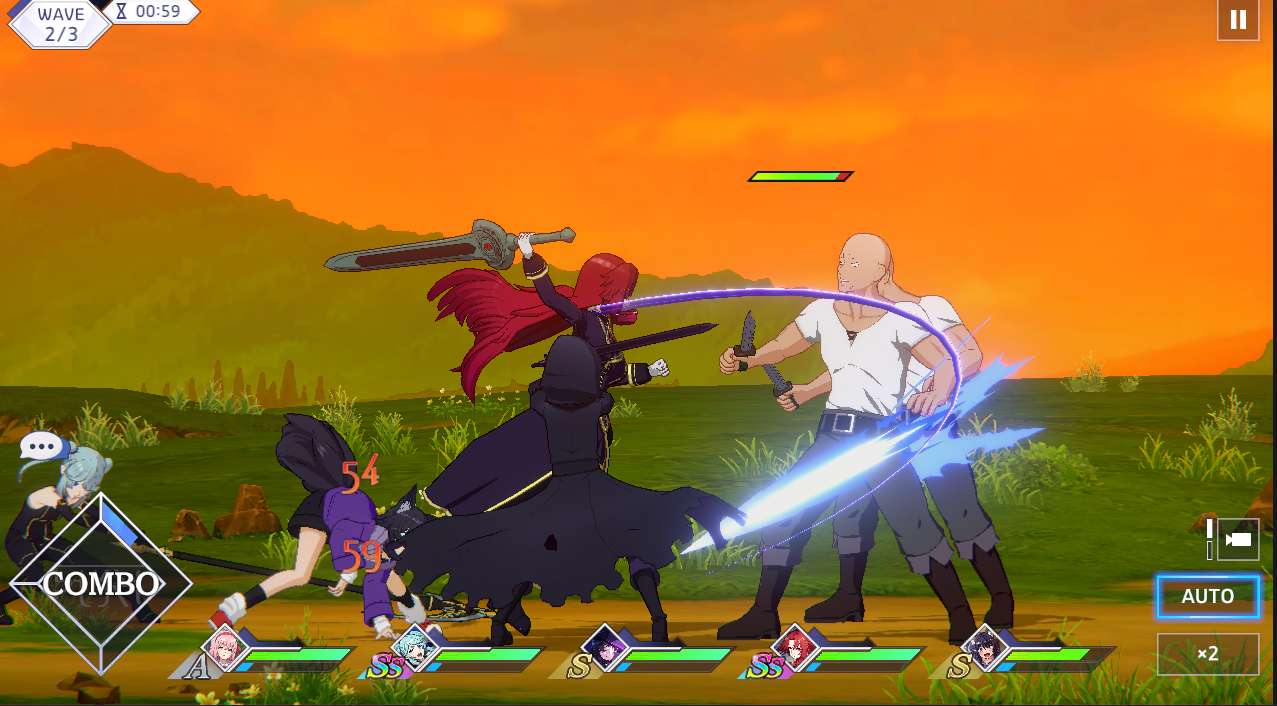The height and width of the screenshot is (706, 1277).
Task: Open the chat speech bubble
Action: pos(41,446)
